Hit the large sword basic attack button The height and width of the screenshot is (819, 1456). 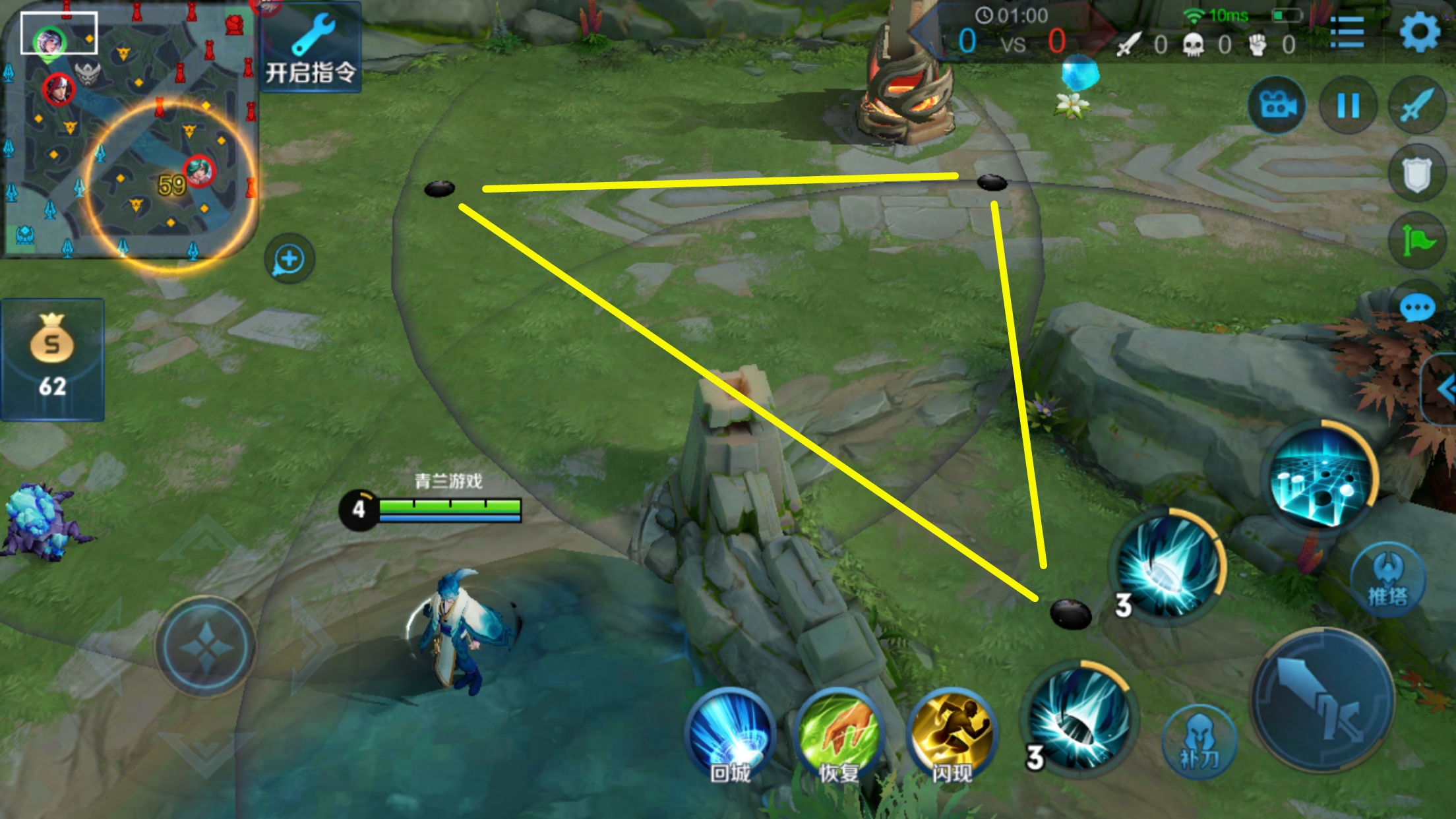[1322, 700]
